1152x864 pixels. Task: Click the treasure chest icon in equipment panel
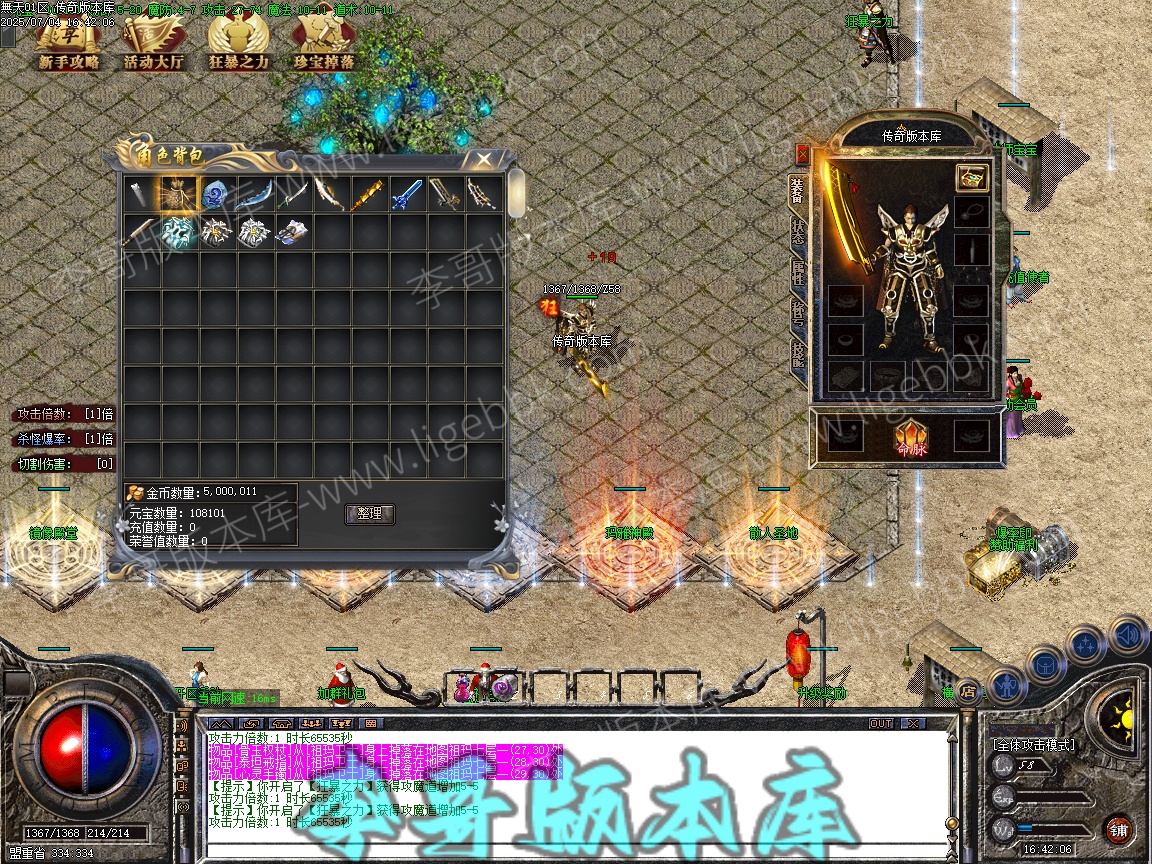click(971, 178)
